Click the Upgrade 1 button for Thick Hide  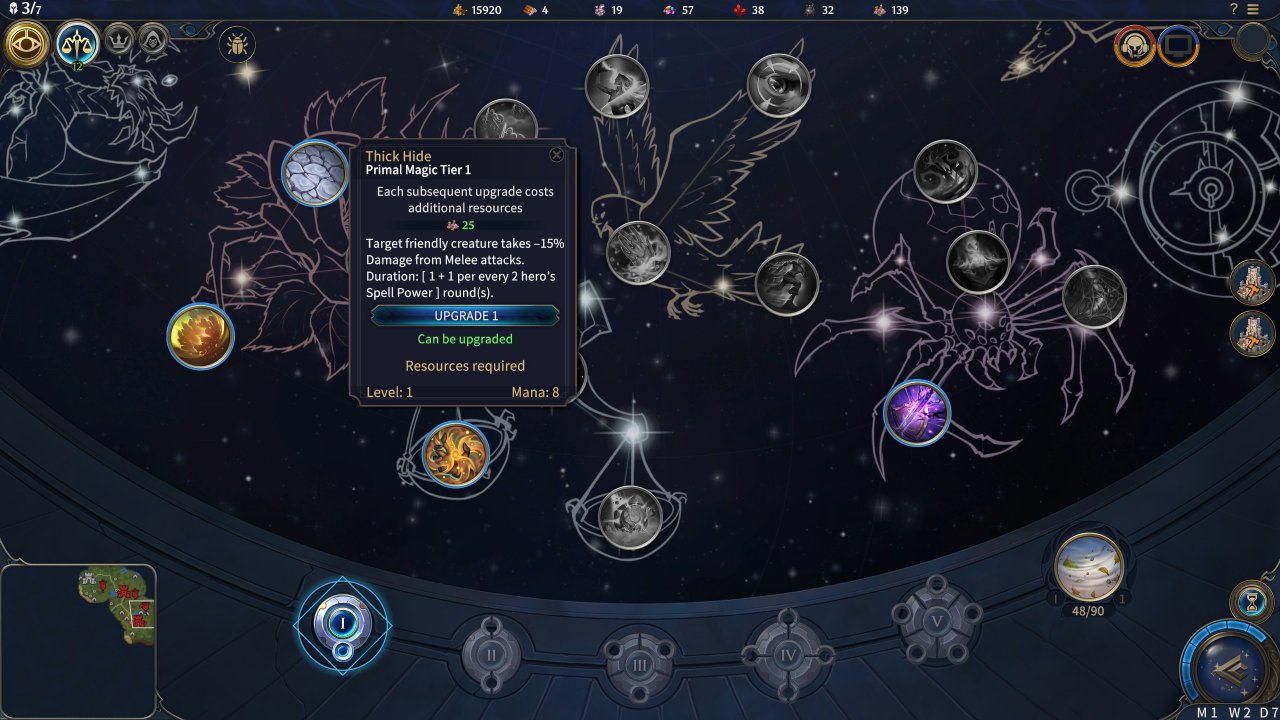pyautogui.click(x=465, y=316)
